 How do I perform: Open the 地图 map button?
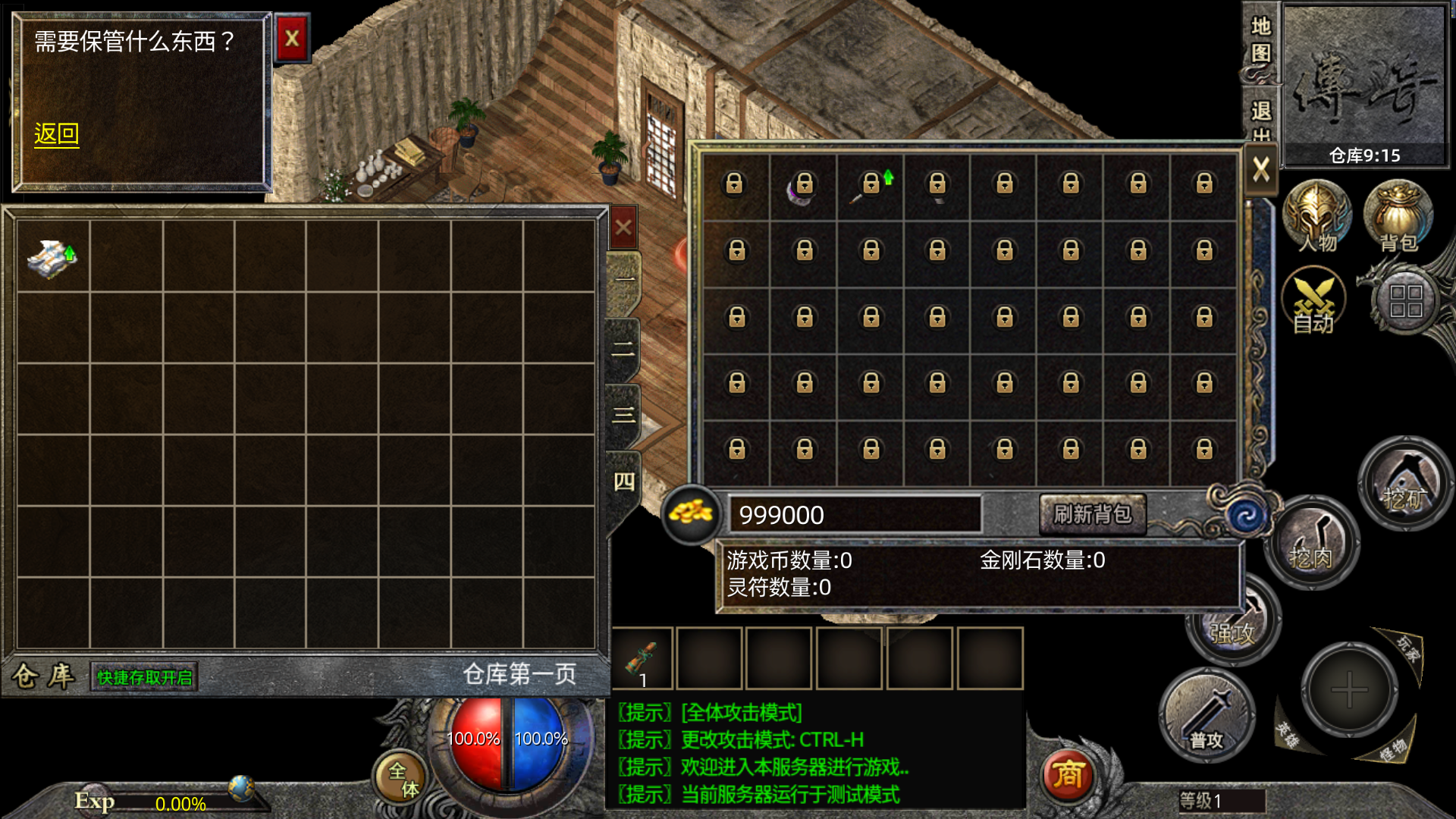coord(1260,40)
